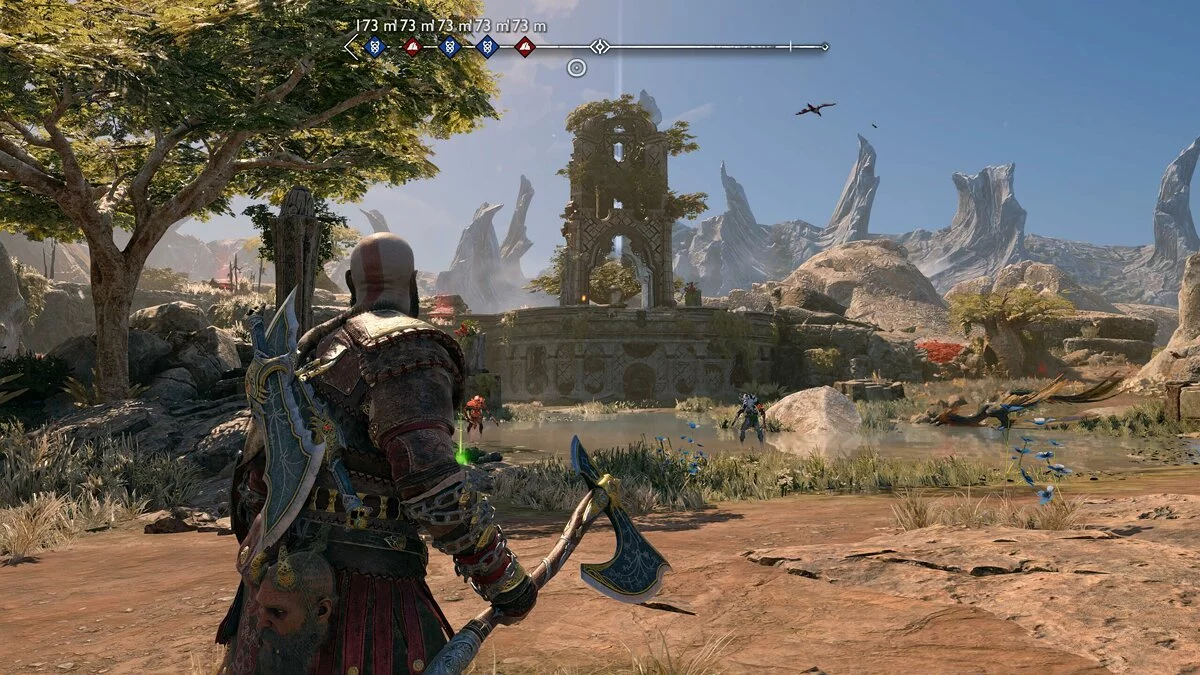This screenshot has width=1200, height=675.
Task: Select the circular ring marker below the compass
Action: point(576,68)
